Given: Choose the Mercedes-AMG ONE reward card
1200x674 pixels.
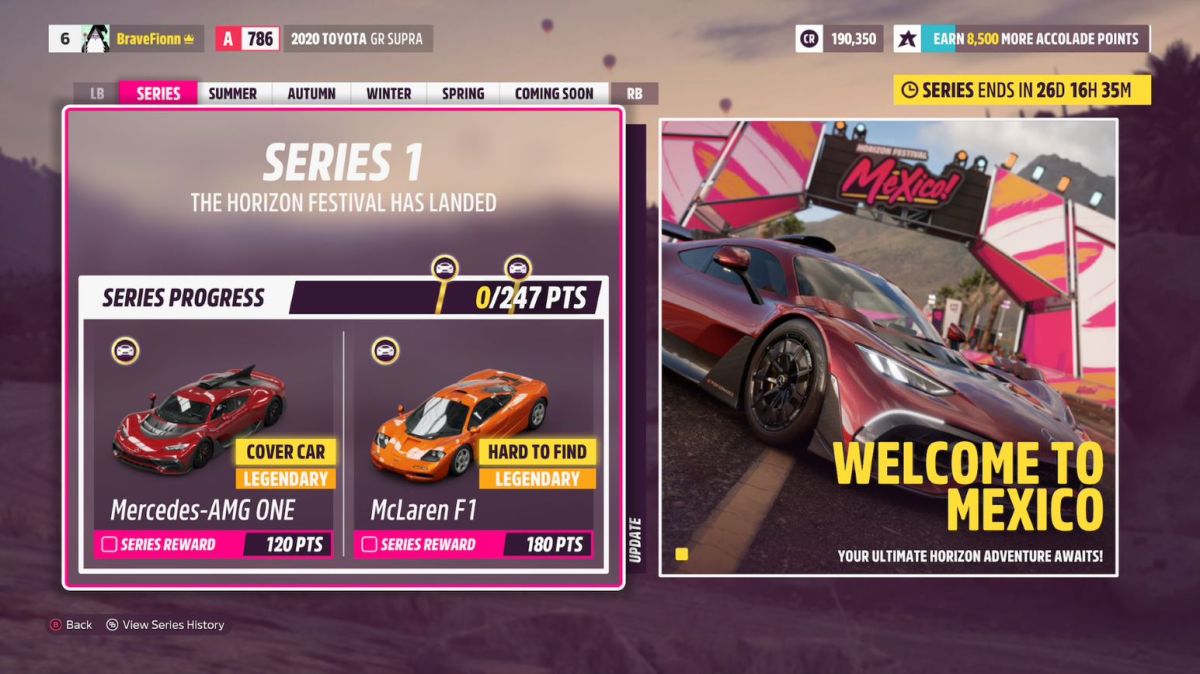Looking at the screenshot, I should click(x=213, y=440).
